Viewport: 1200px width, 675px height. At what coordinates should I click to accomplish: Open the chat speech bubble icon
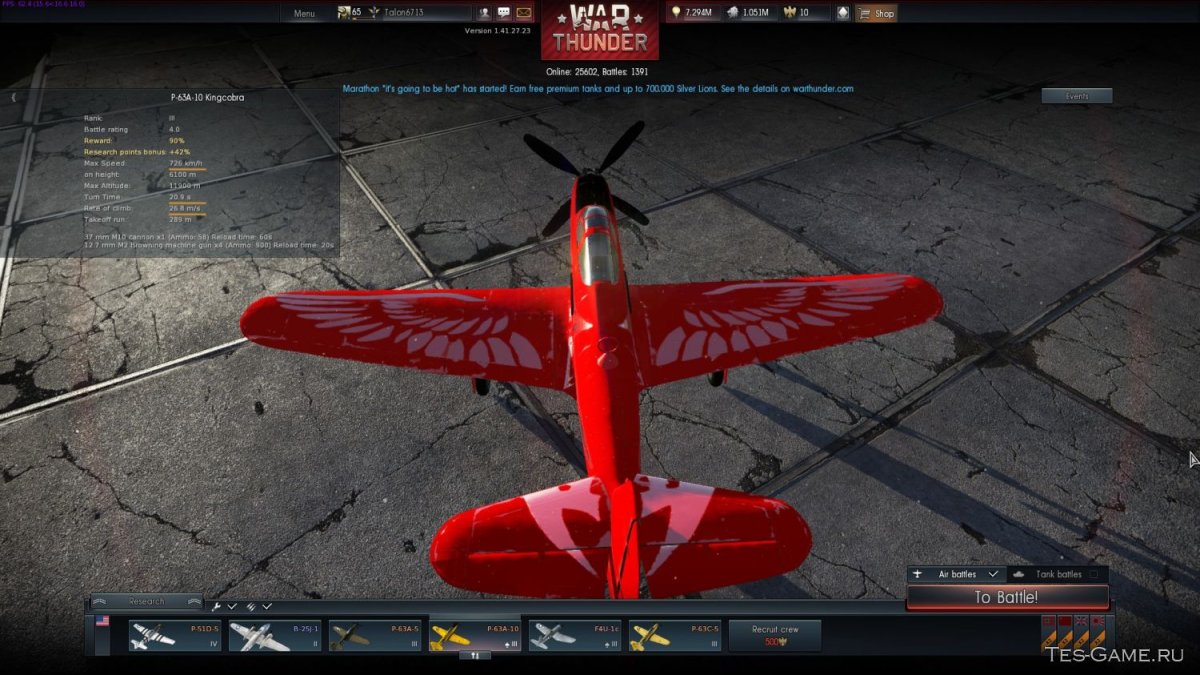coord(503,13)
